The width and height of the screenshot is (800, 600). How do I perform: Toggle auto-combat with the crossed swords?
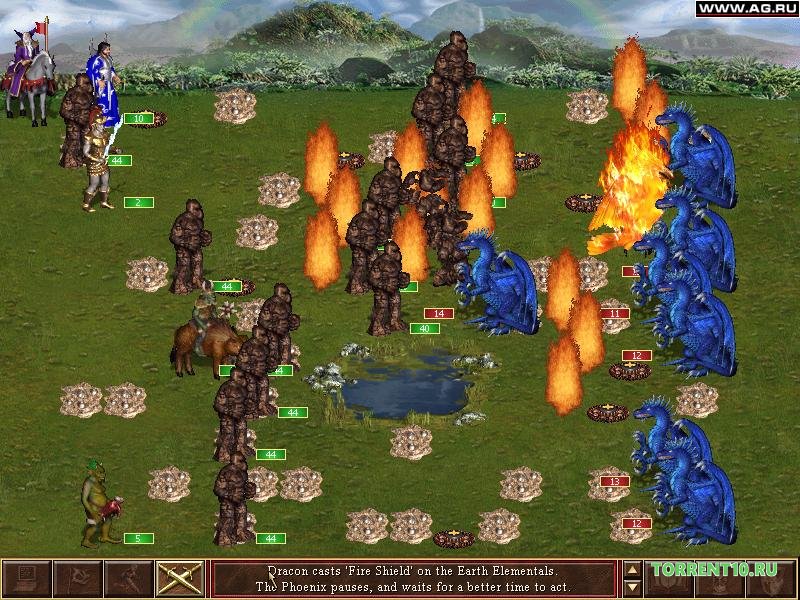(180, 579)
